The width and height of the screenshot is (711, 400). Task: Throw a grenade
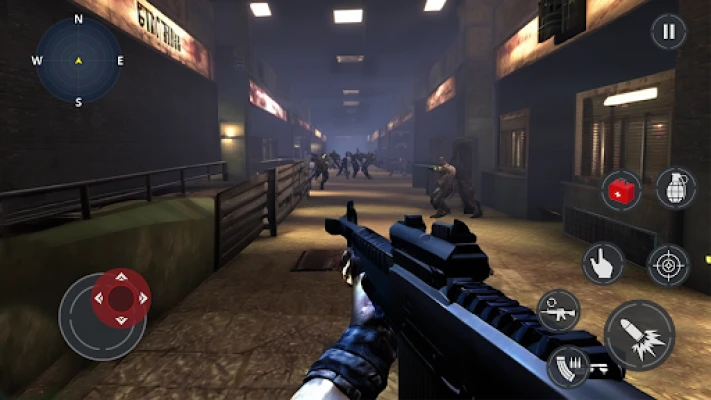pos(676,187)
